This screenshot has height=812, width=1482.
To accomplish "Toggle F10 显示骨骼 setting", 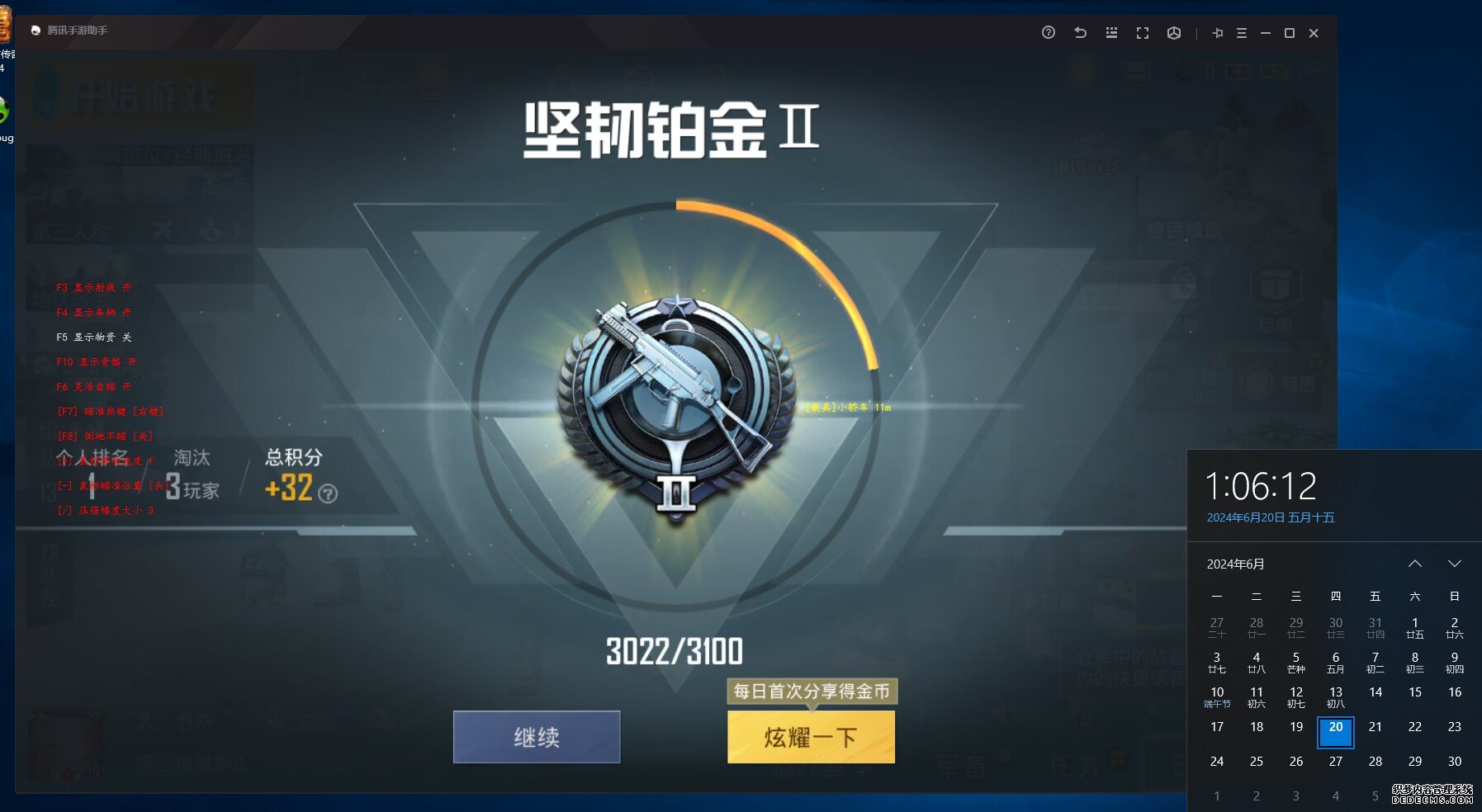I will (95, 361).
